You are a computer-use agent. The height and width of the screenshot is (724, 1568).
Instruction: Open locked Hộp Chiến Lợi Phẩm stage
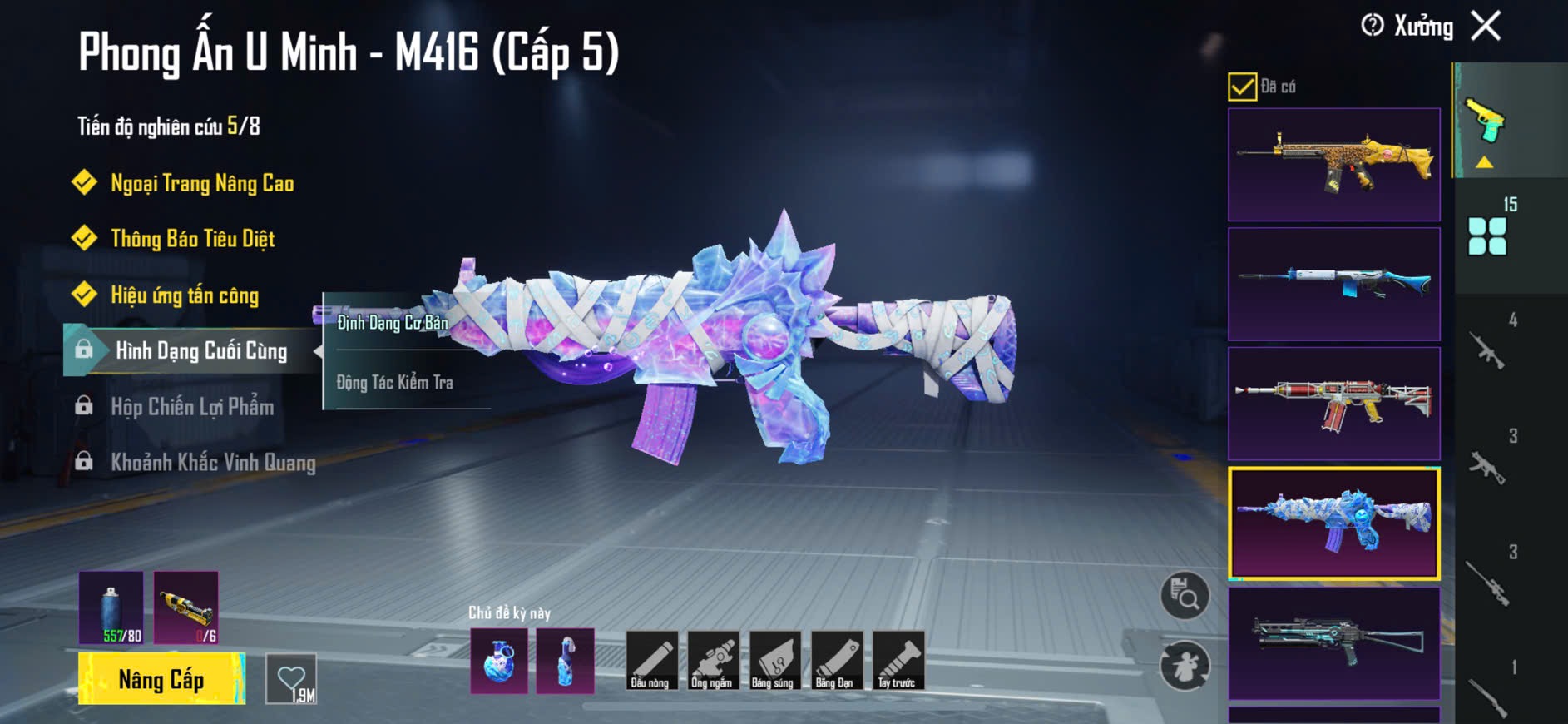point(191,407)
